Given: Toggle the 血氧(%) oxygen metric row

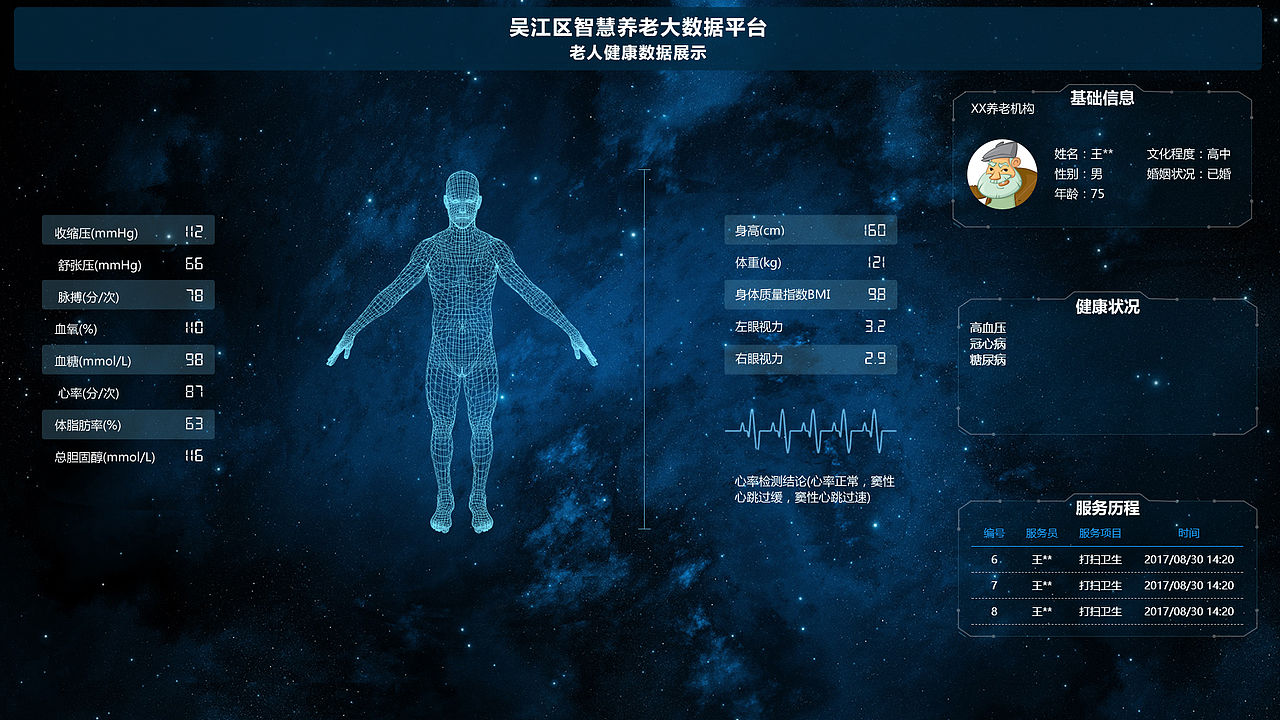Looking at the screenshot, I should 127,327.
